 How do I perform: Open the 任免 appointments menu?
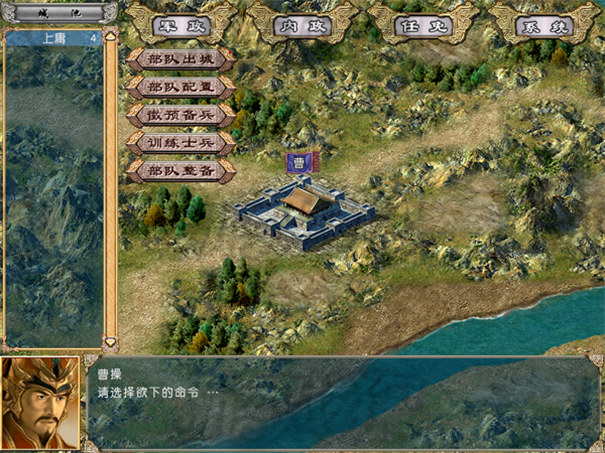(423, 24)
